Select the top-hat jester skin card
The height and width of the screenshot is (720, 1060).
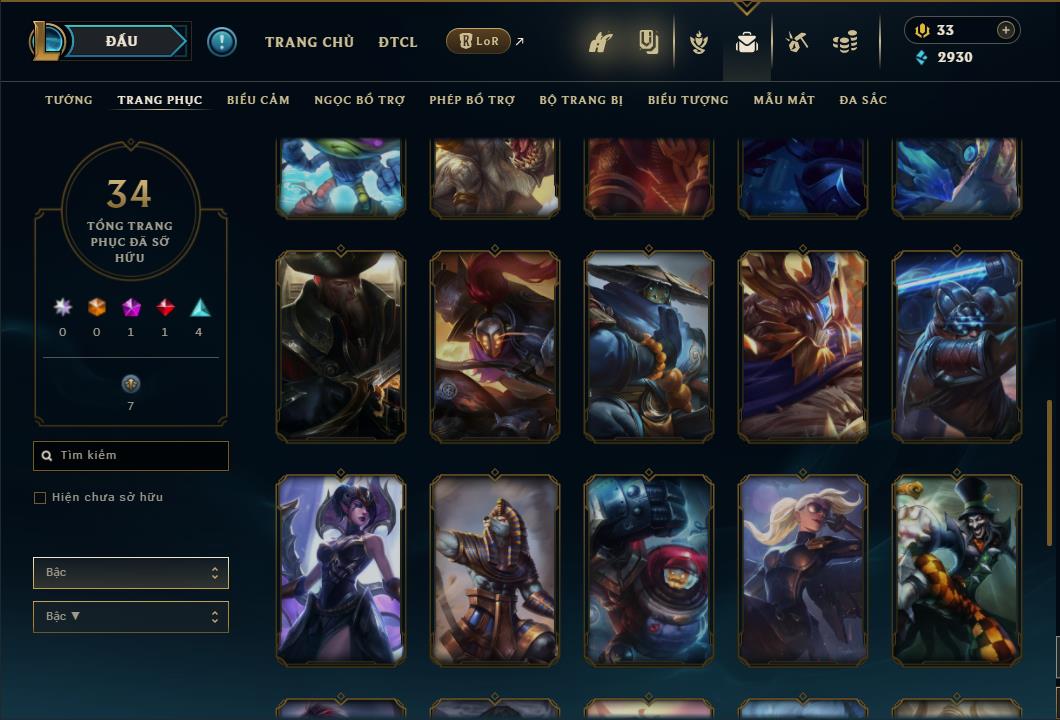(x=957, y=570)
